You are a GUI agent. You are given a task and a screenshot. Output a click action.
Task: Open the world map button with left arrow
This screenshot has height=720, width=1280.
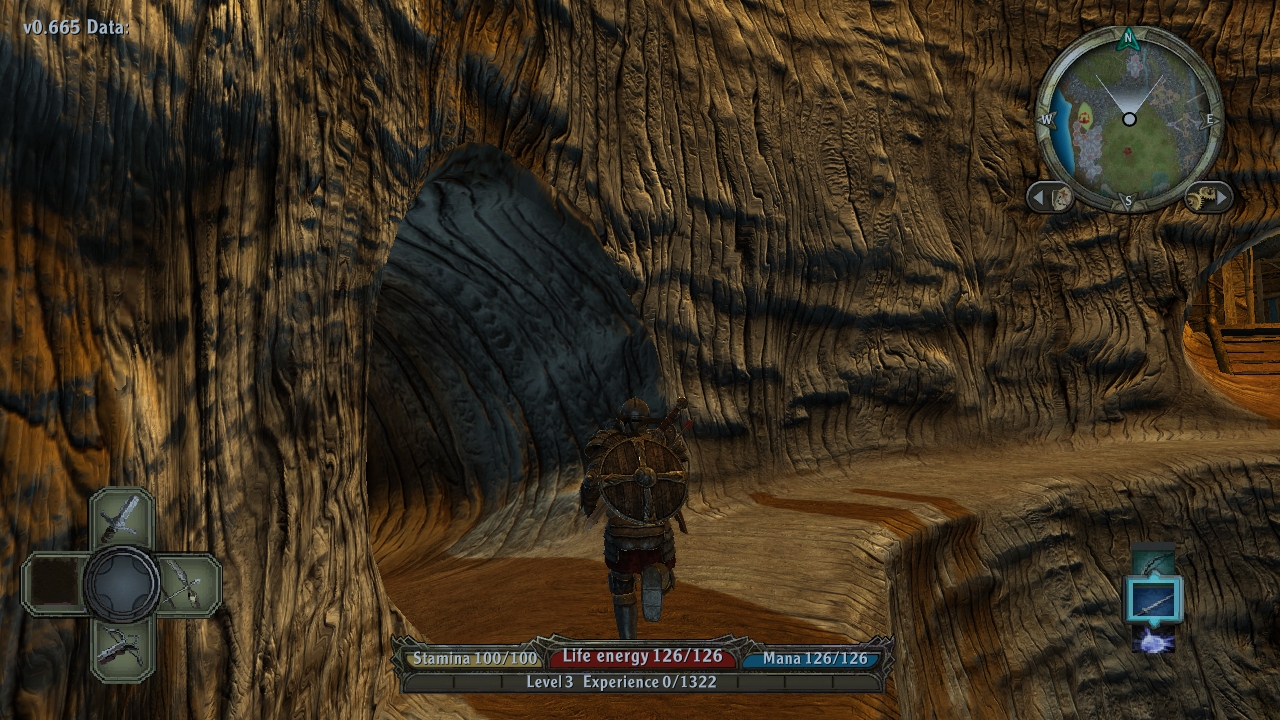click(x=1051, y=197)
